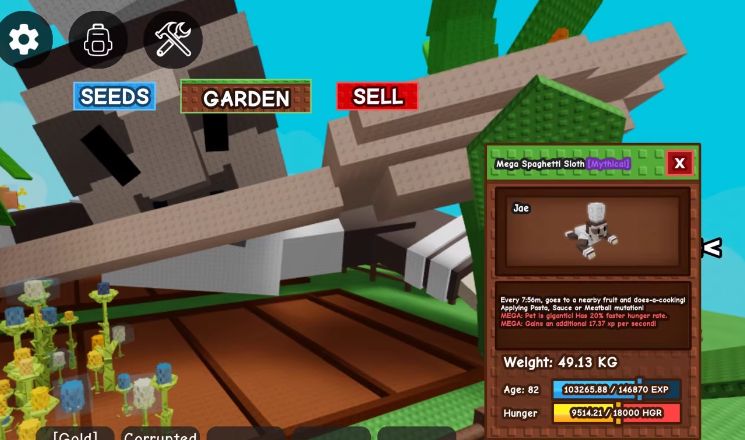This screenshot has height=440, width=745.
Task: Open the backpack inventory
Action: [x=98, y=40]
